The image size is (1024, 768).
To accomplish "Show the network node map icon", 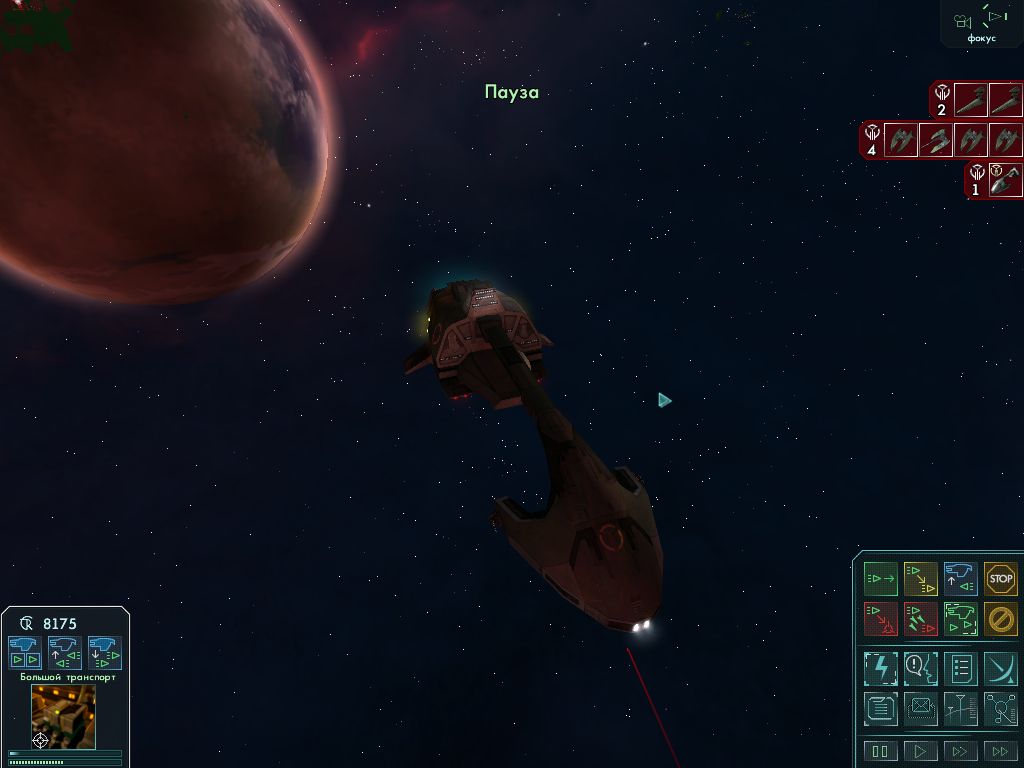I will [x=1000, y=708].
